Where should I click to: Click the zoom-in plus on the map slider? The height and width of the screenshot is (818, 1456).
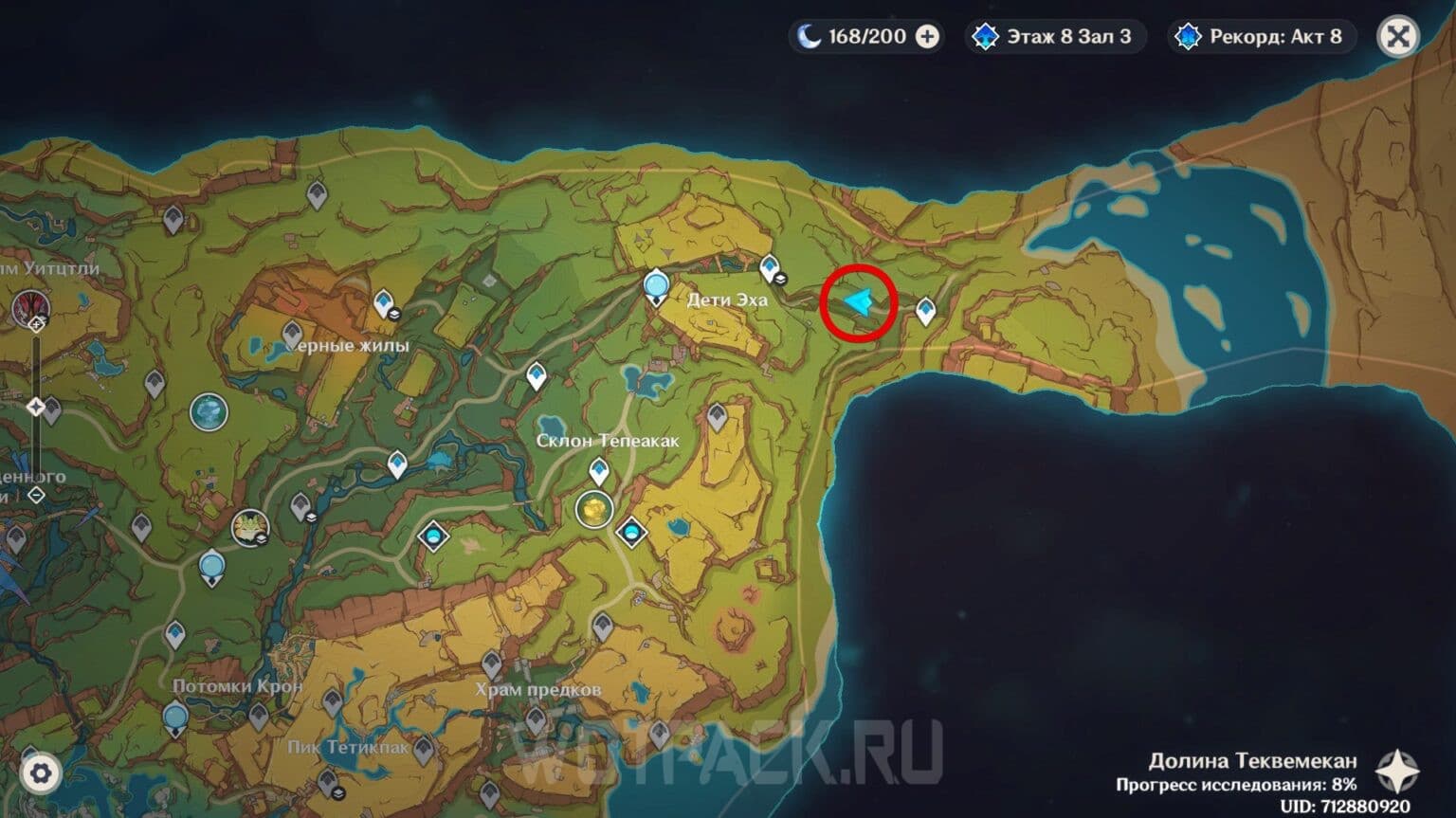click(36, 326)
